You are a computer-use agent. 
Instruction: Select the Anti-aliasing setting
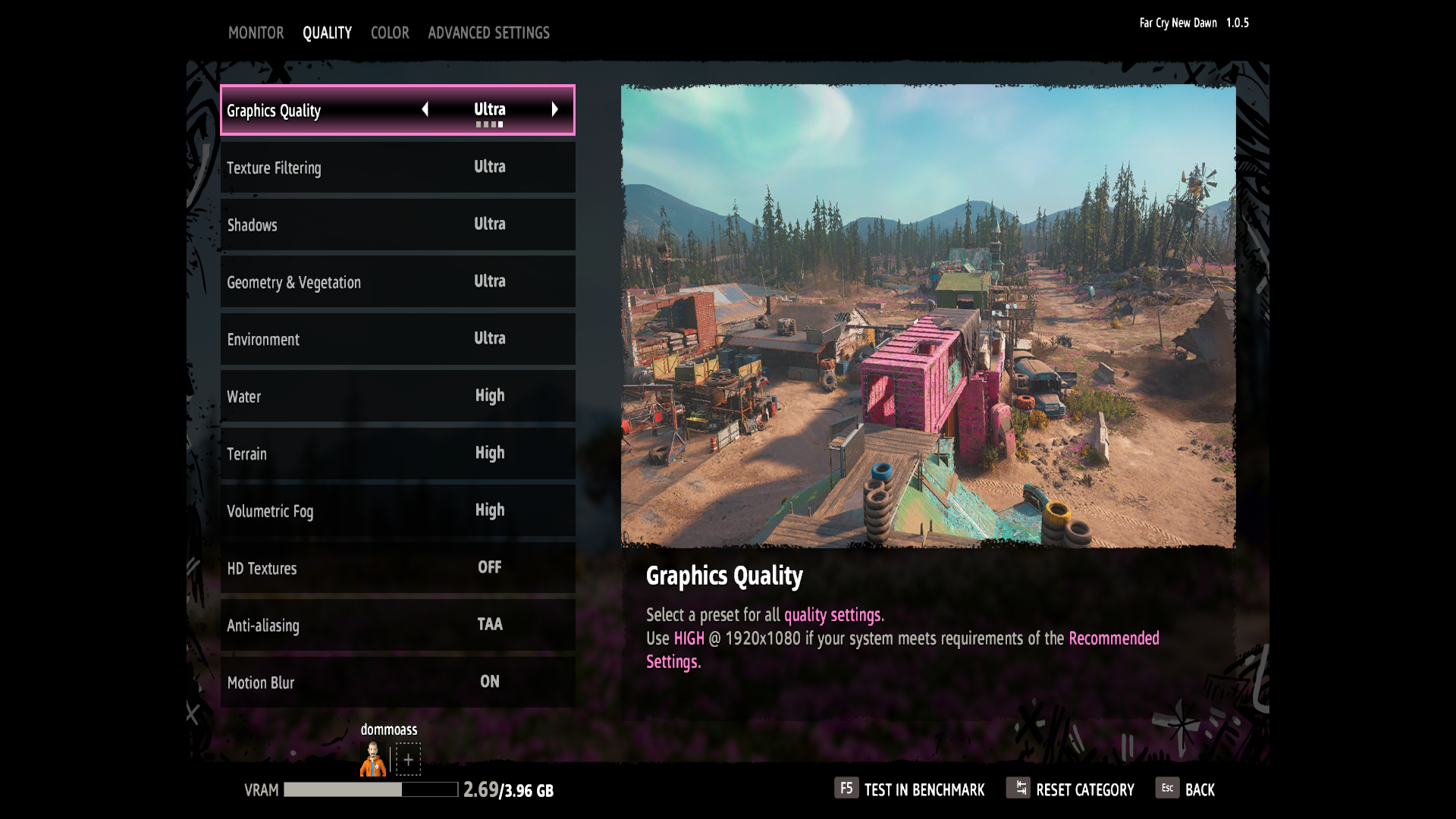(397, 625)
